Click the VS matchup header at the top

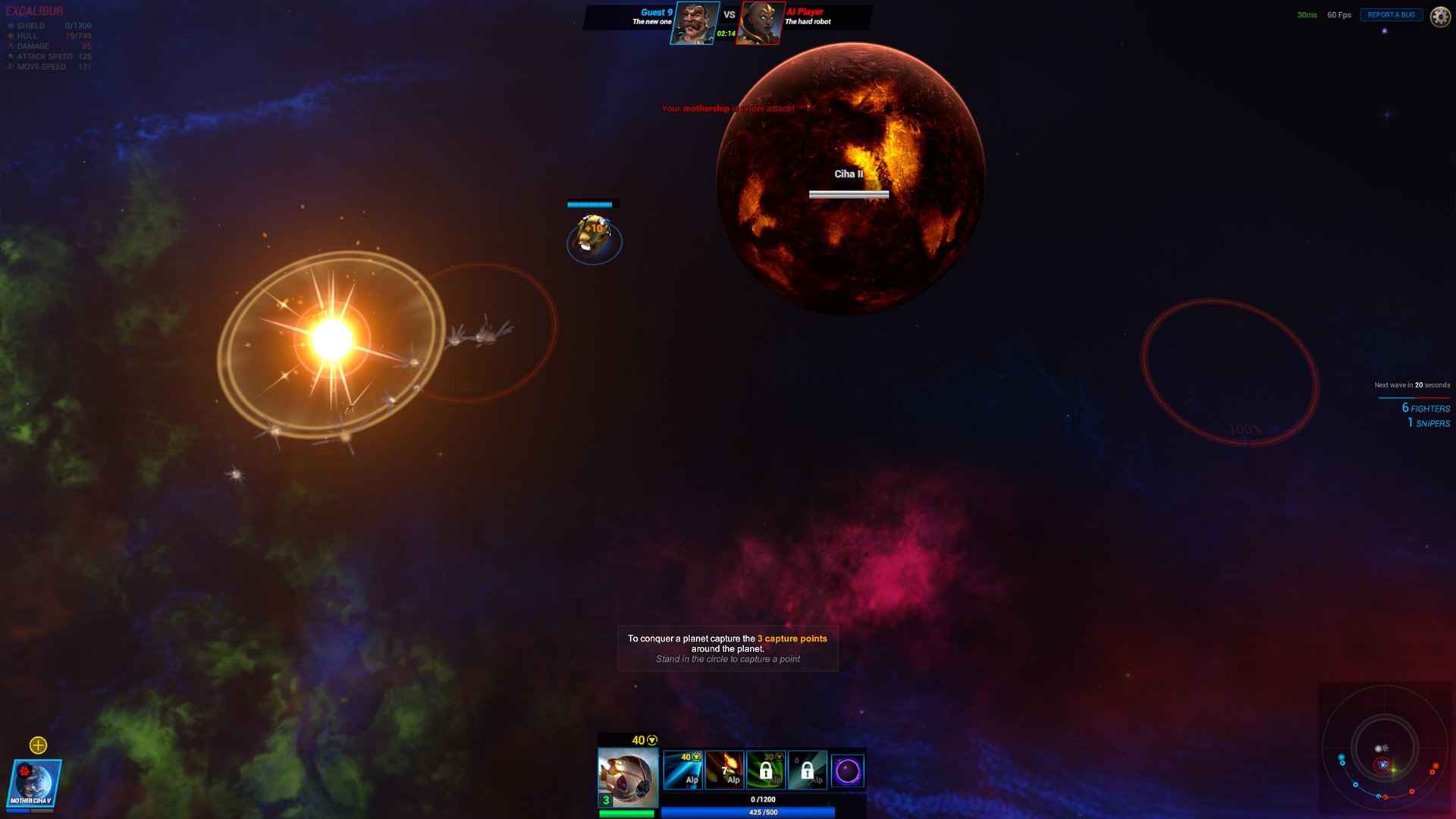[728, 14]
